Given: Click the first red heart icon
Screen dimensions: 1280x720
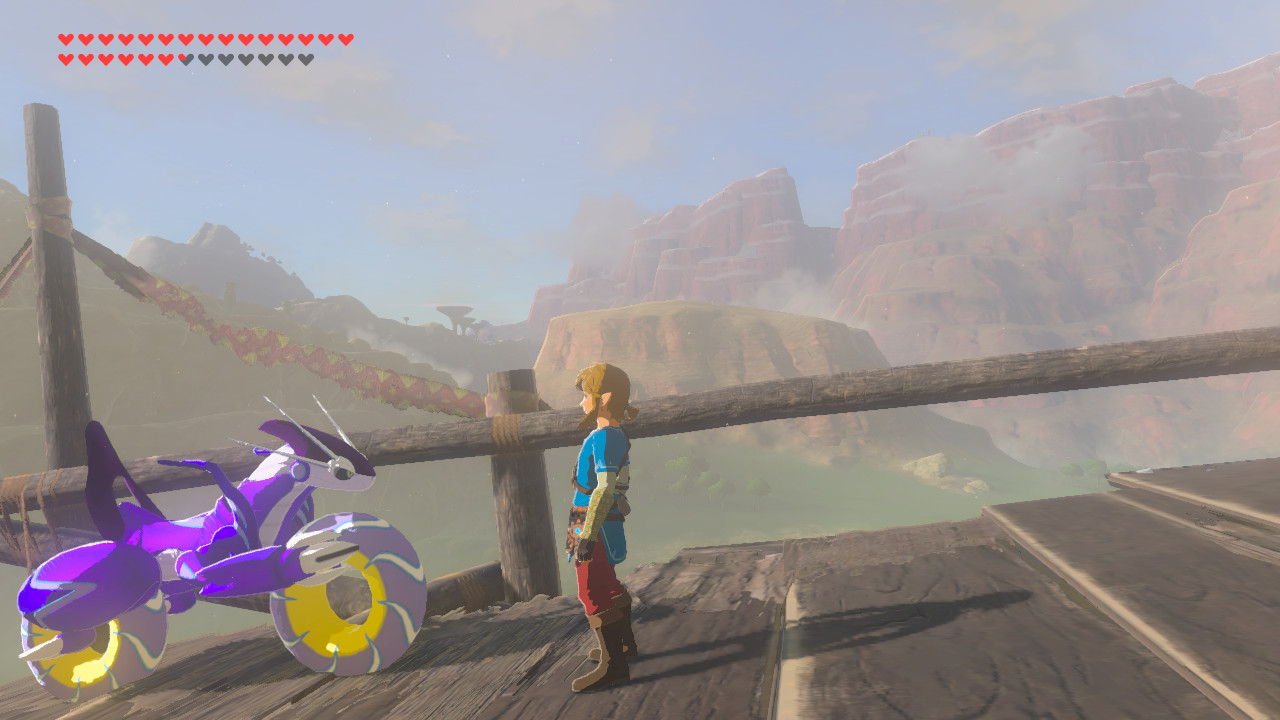Looking at the screenshot, I should [65, 41].
